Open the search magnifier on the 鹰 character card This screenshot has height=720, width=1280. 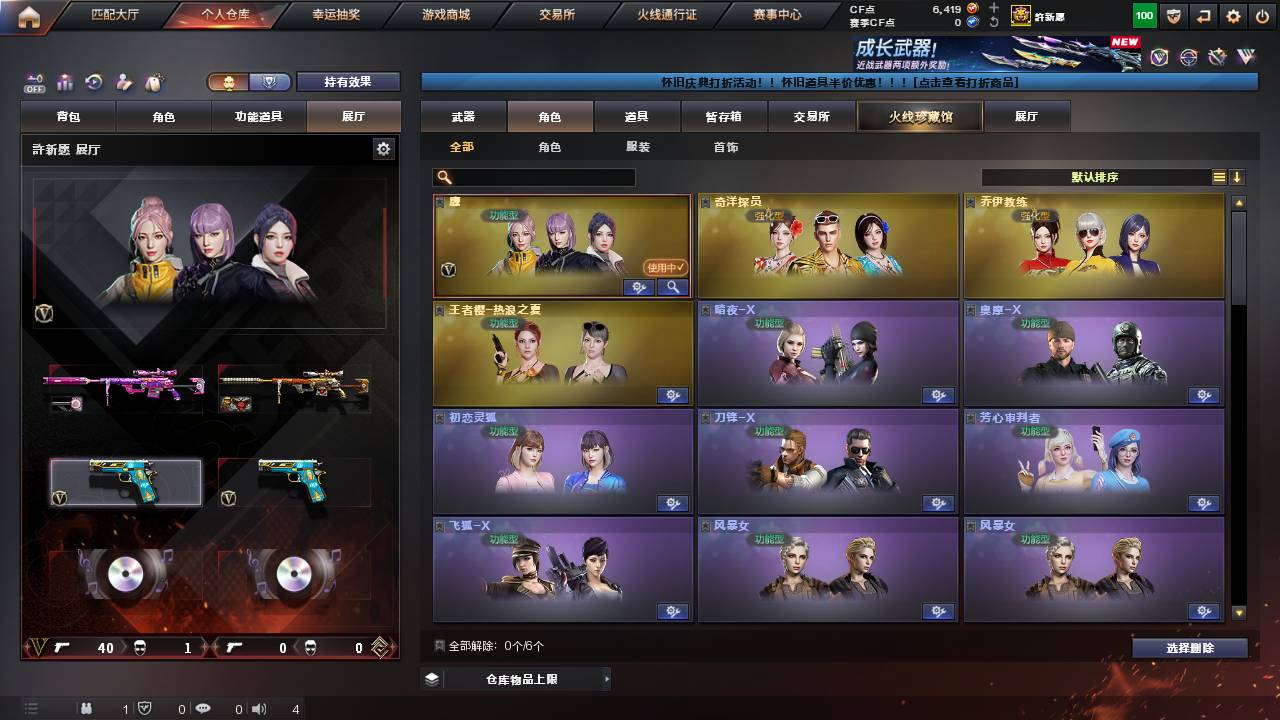672,287
